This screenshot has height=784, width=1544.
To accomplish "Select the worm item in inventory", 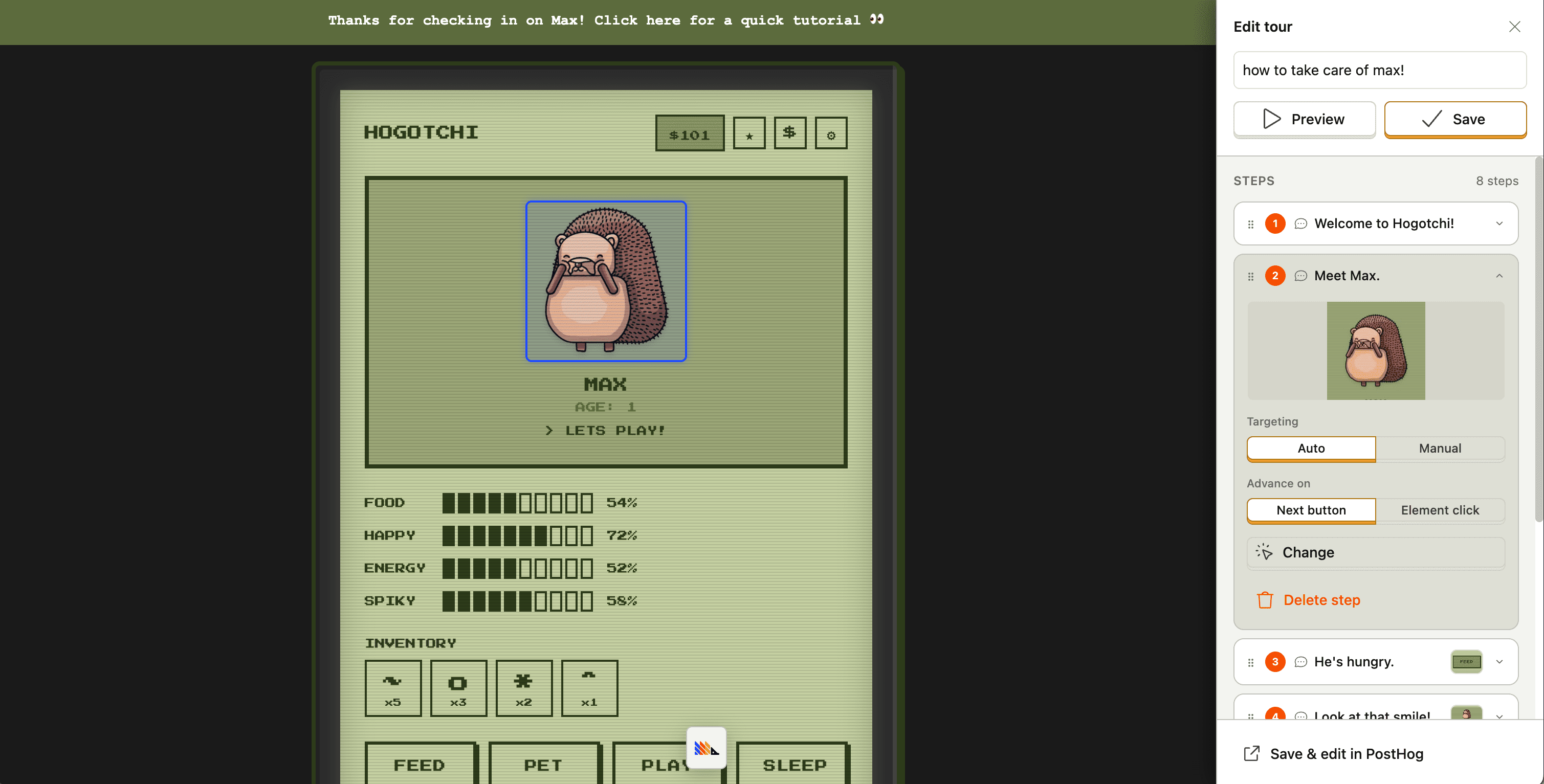I will [393, 687].
